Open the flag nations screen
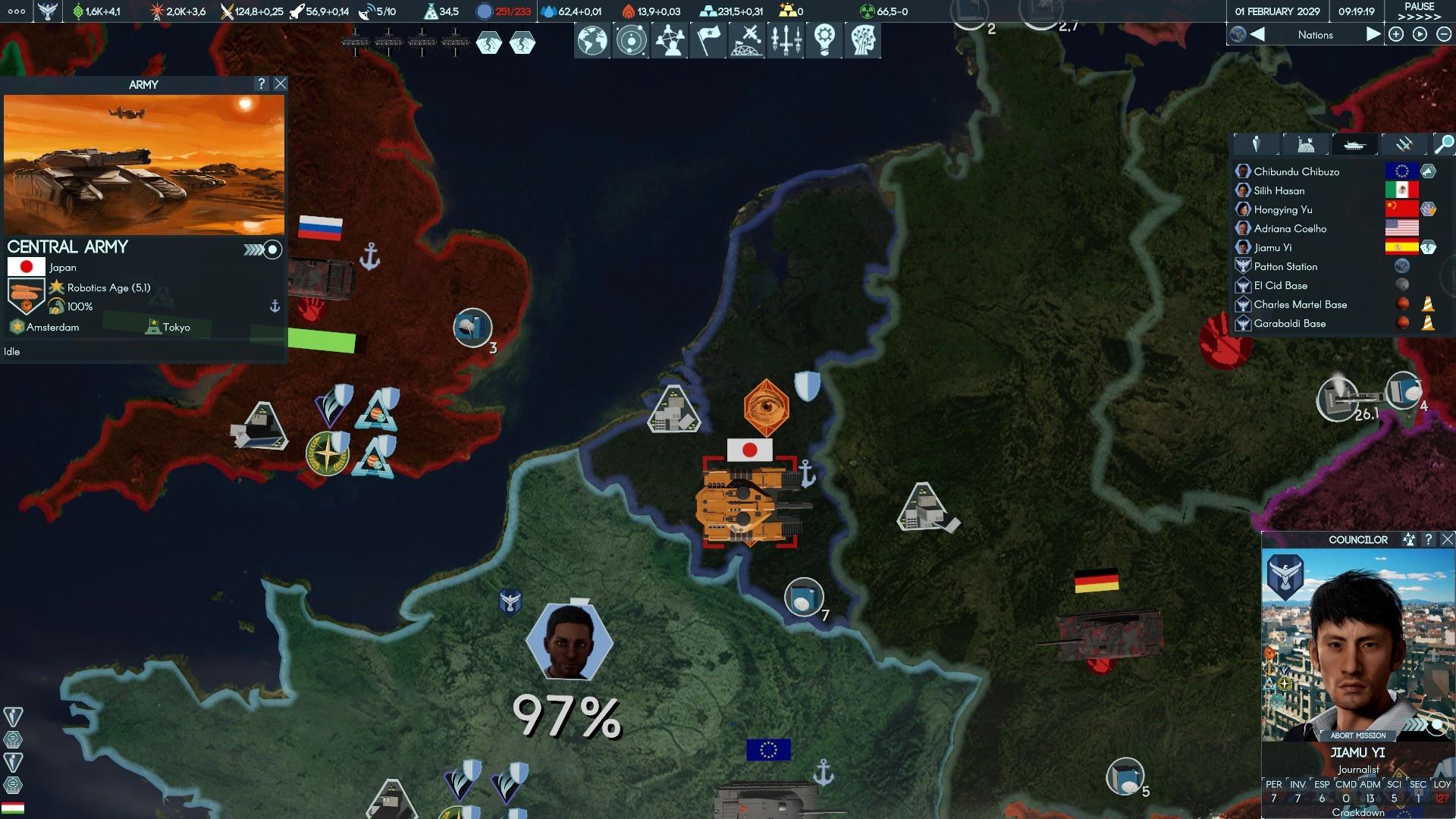This screenshot has height=819, width=1456. [x=708, y=39]
